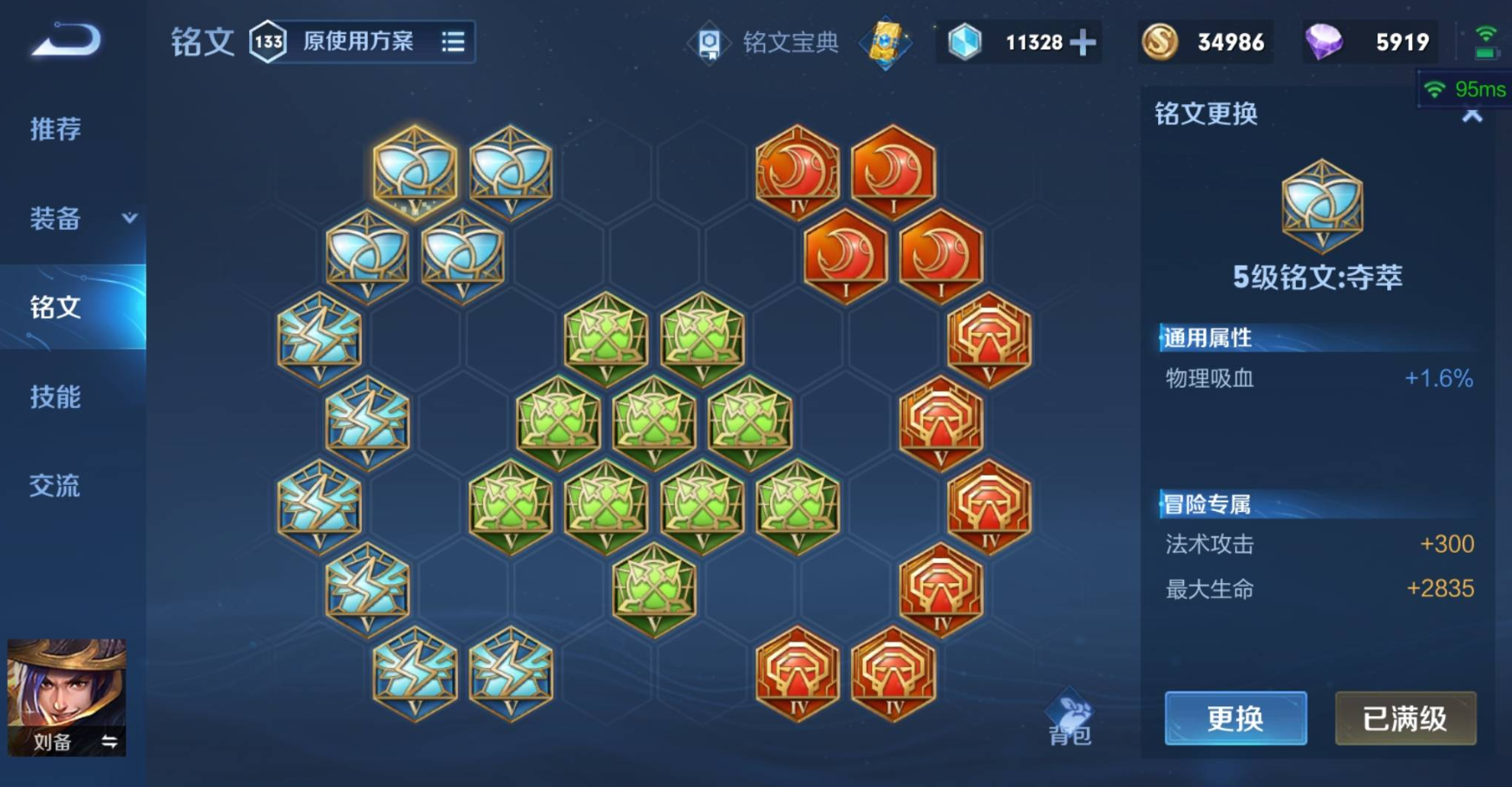Open the 原使用方案 scheme list

click(x=453, y=42)
